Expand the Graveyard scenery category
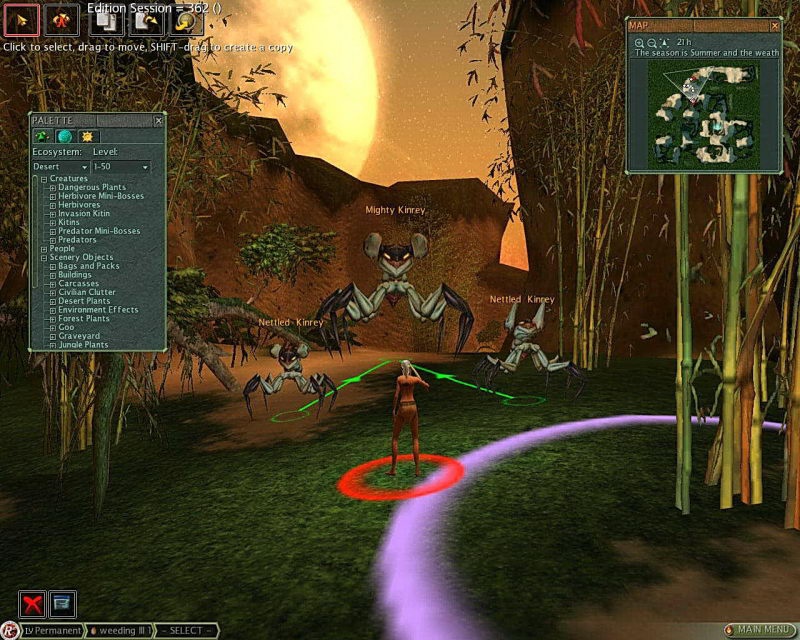Viewport: 800px width, 640px height. point(53,337)
